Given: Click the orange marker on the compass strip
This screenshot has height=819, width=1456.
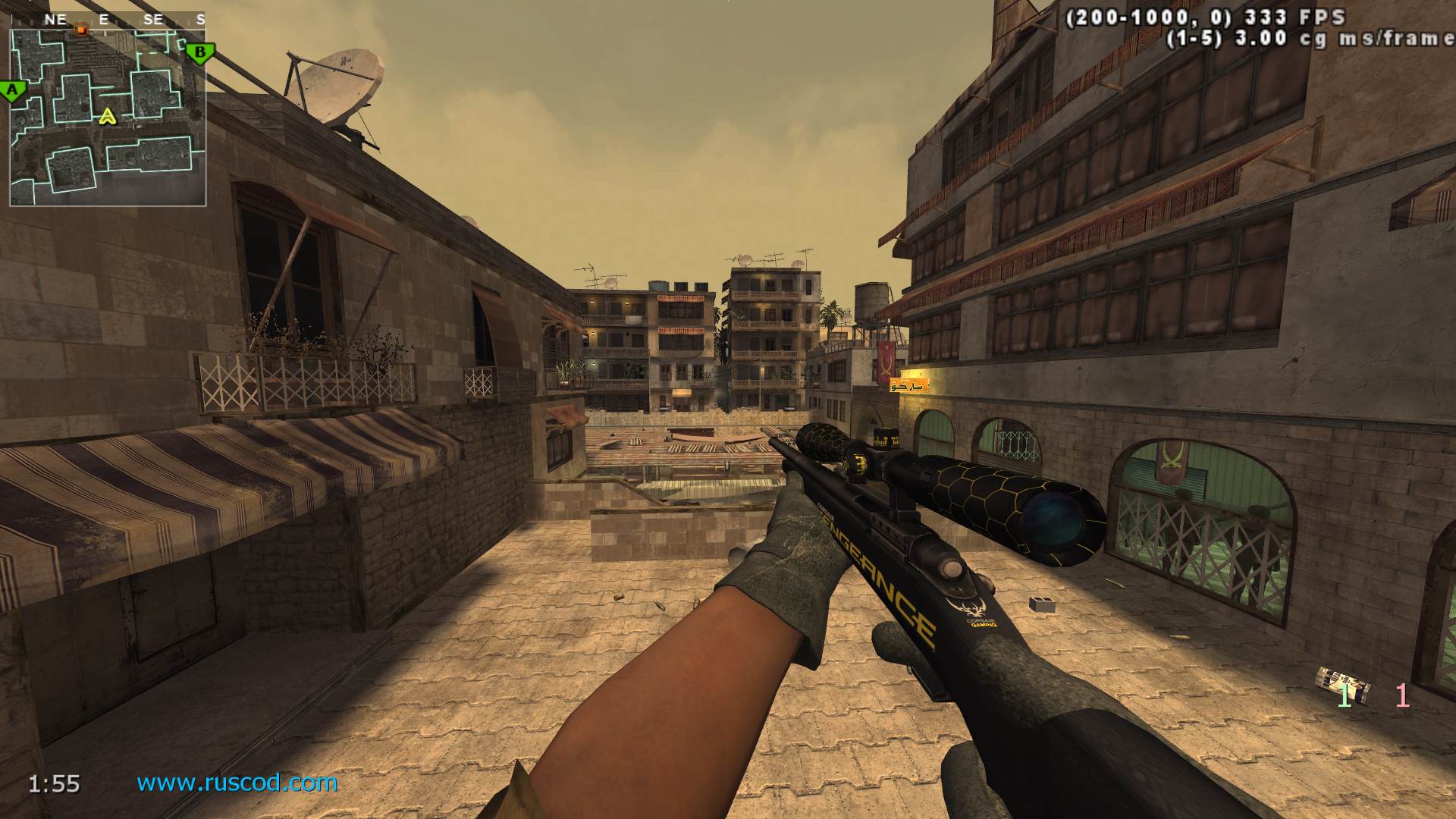Looking at the screenshot, I should (80, 30).
